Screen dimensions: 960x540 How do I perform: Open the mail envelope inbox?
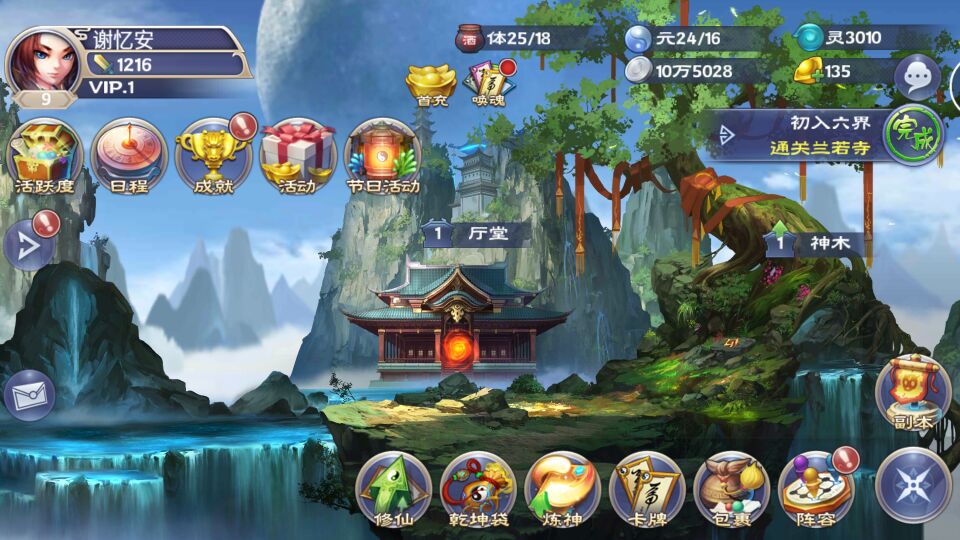(28, 396)
